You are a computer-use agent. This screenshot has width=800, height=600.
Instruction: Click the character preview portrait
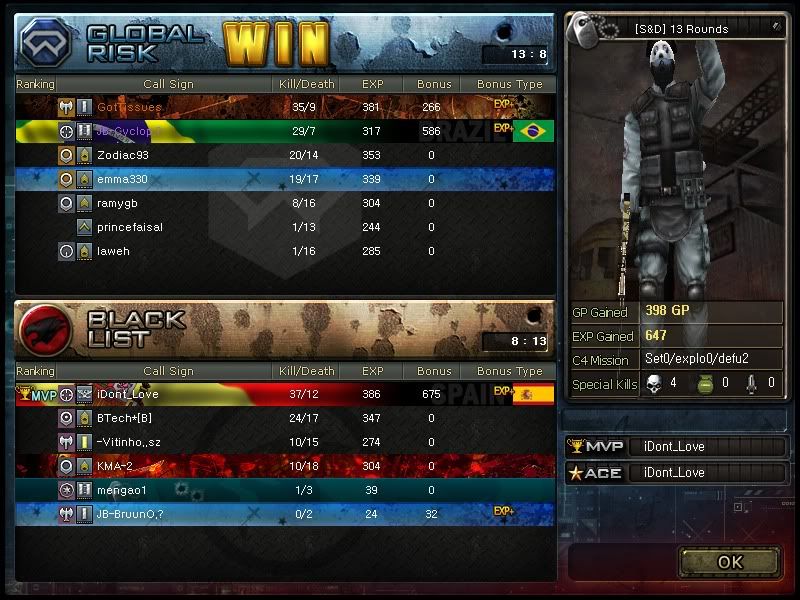pos(676,165)
